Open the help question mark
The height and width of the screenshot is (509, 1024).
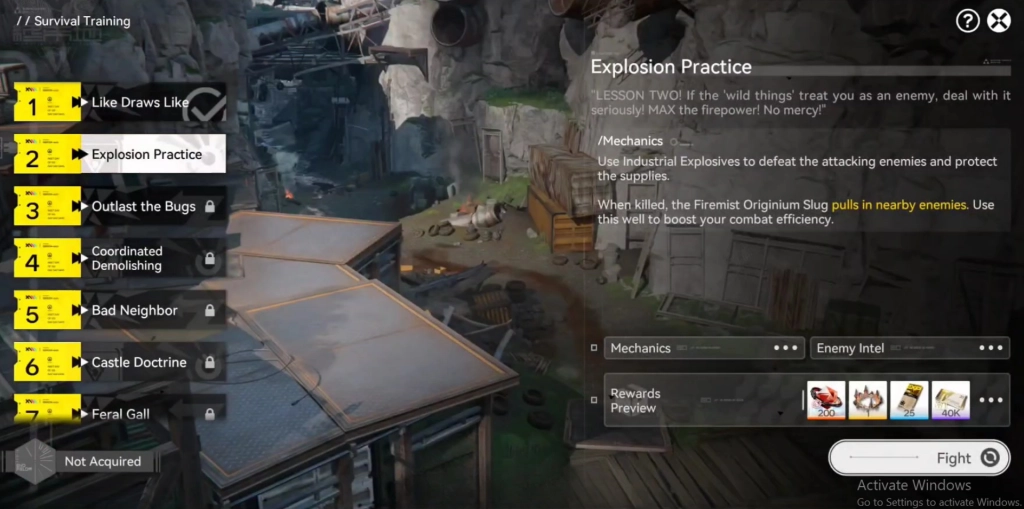click(967, 21)
